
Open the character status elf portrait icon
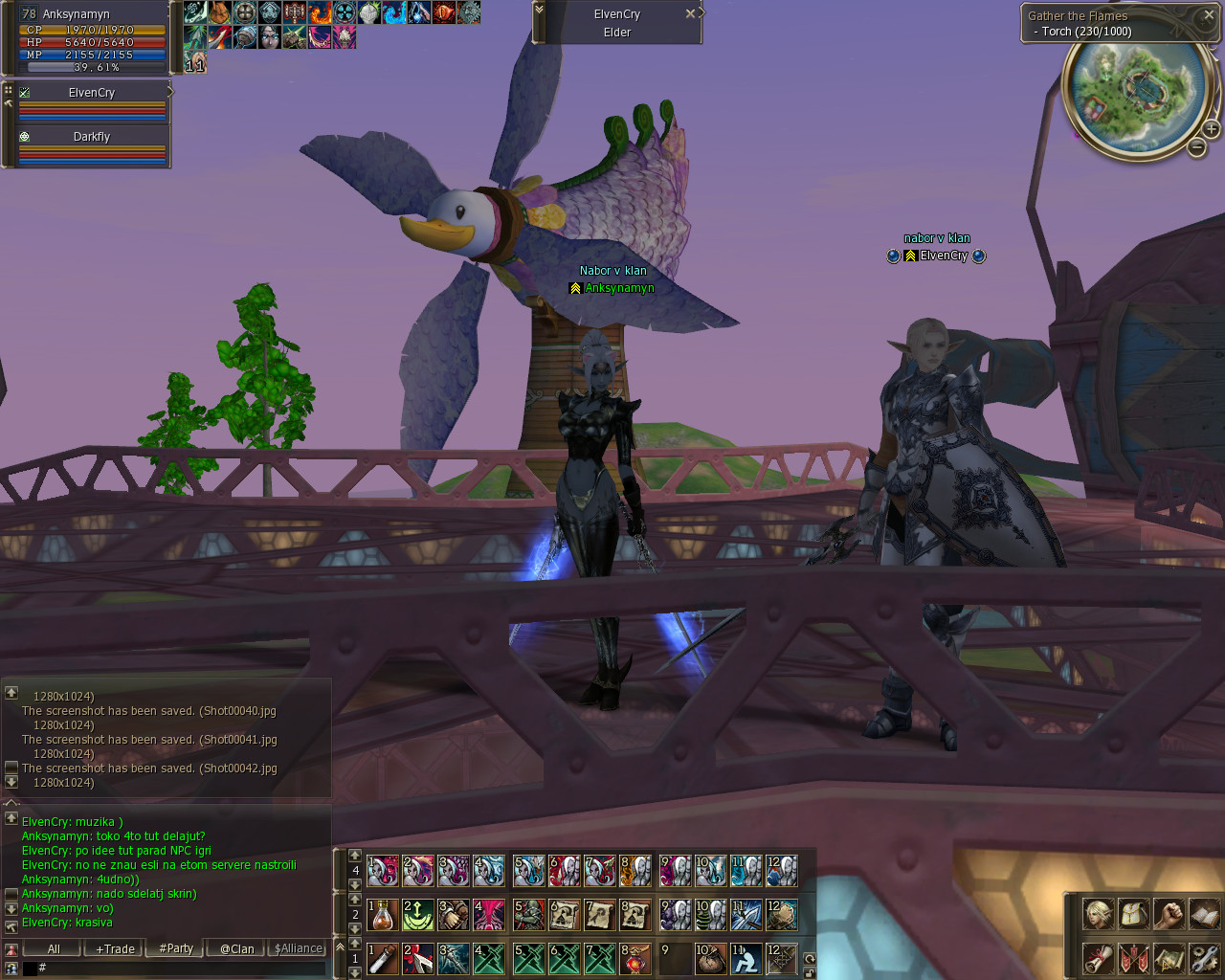[1098, 914]
